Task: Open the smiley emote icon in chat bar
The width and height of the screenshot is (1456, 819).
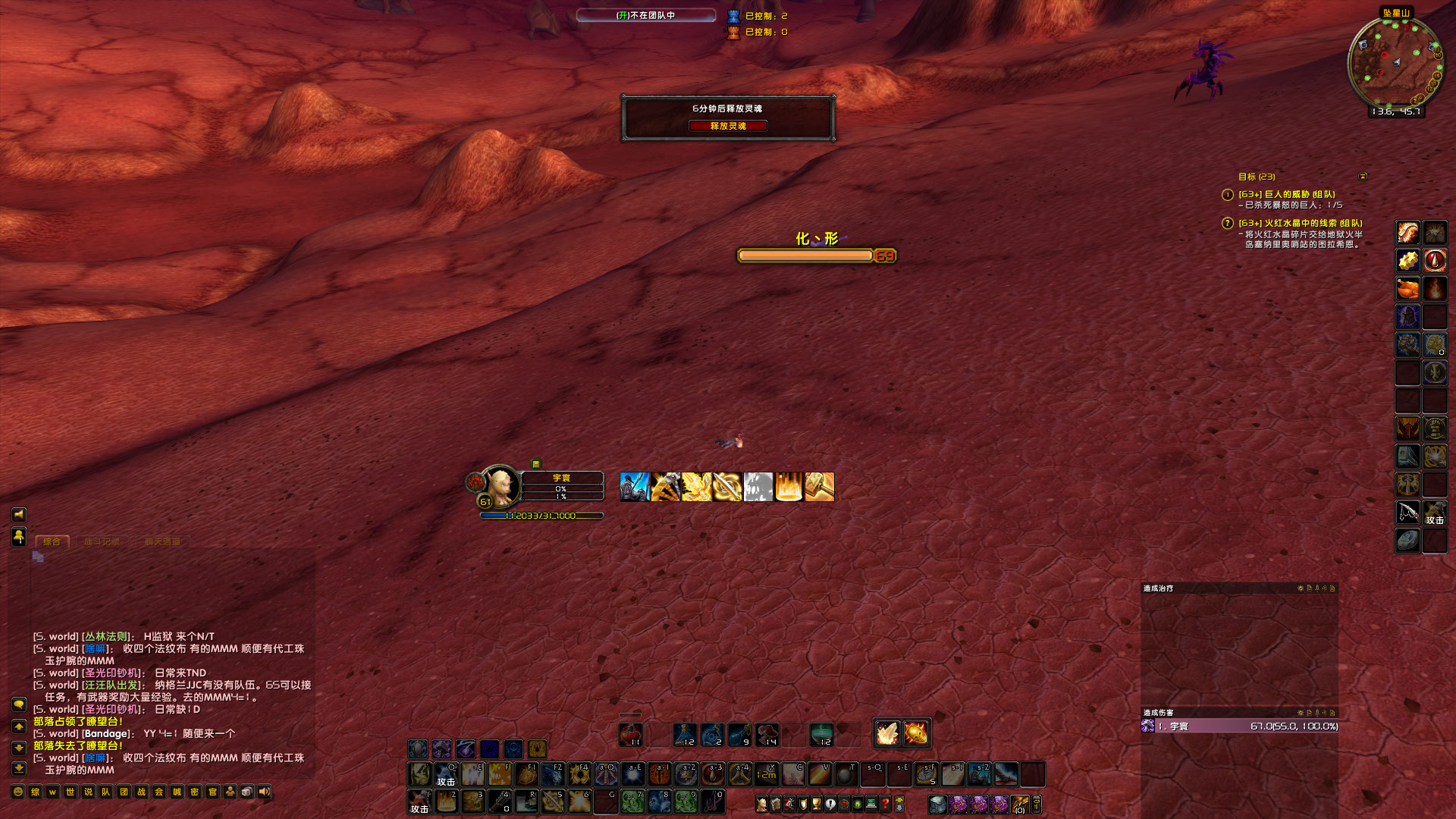Action: pyautogui.click(x=17, y=792)
